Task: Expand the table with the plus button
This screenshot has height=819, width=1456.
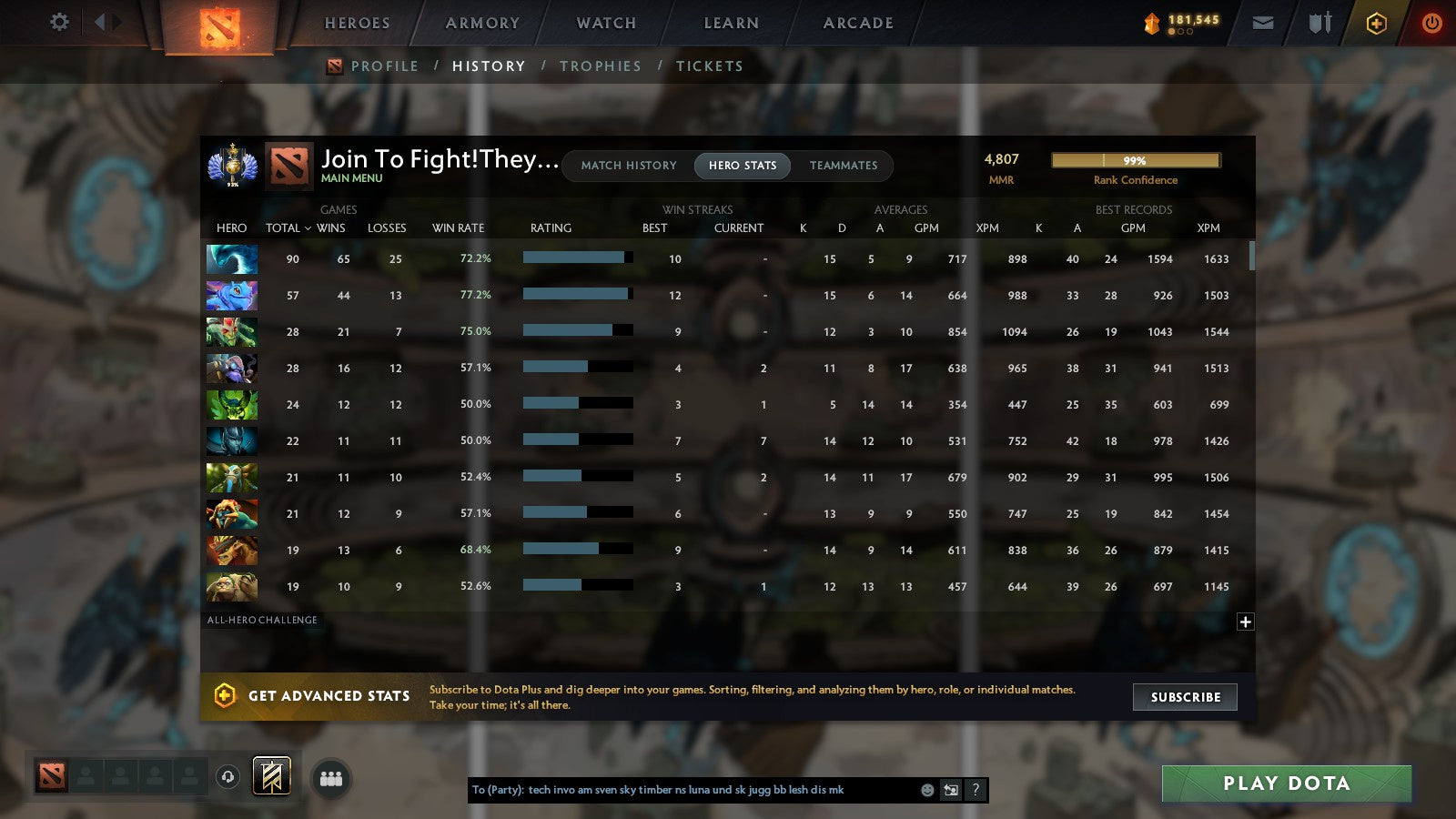Action: (1244, 621)
